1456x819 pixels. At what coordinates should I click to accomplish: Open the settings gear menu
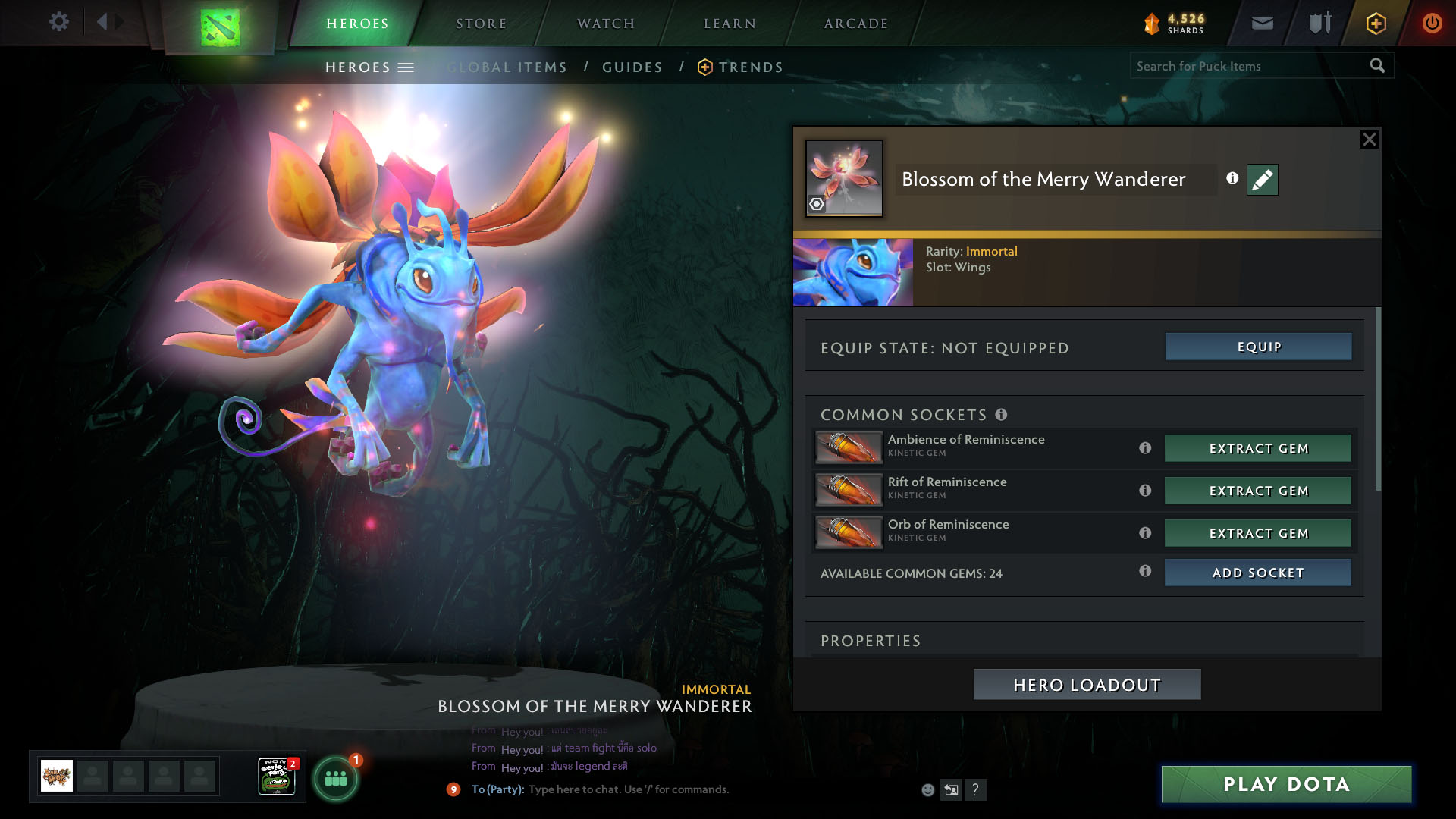[x=58, y=22]
